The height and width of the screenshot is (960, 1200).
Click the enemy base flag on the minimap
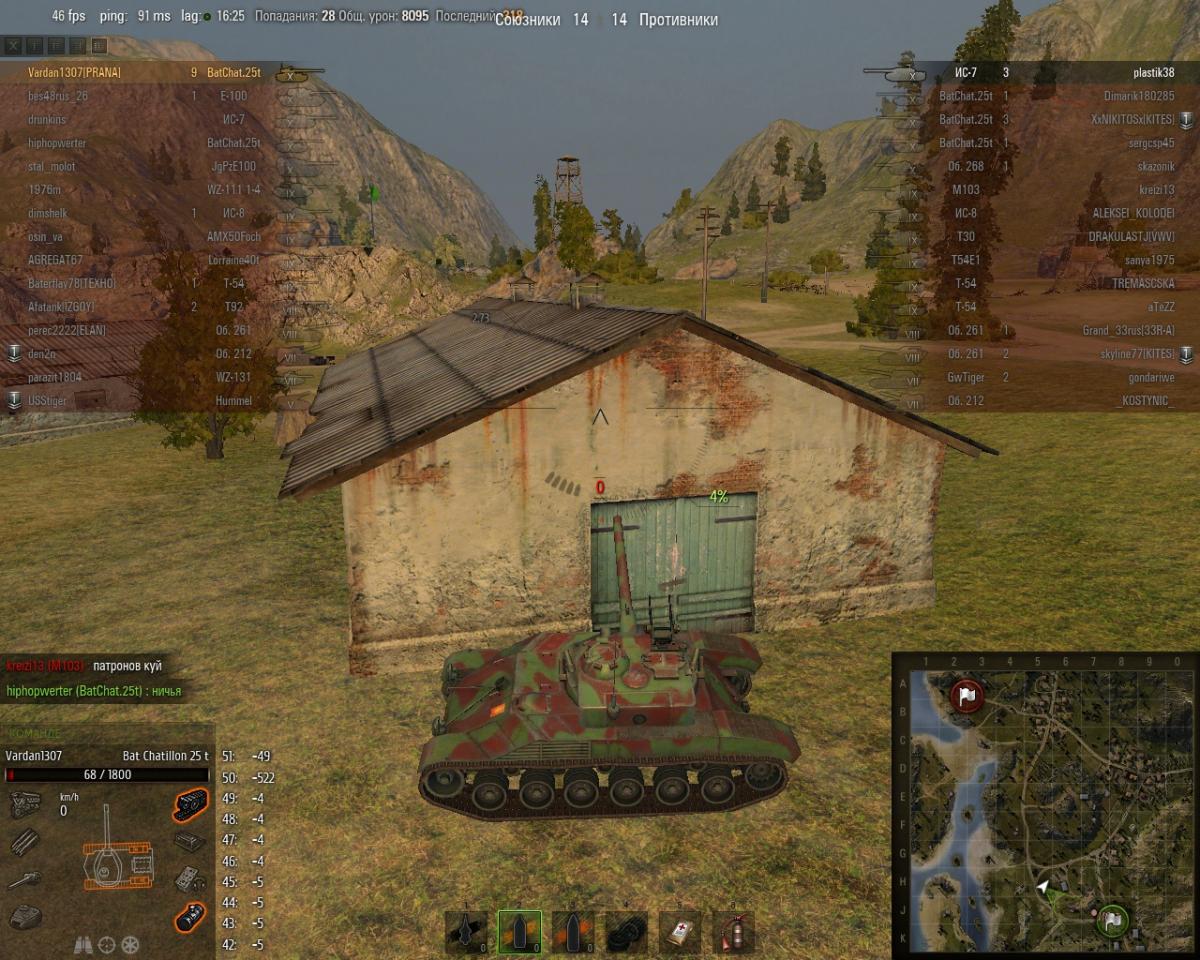[x=966, y=695]
